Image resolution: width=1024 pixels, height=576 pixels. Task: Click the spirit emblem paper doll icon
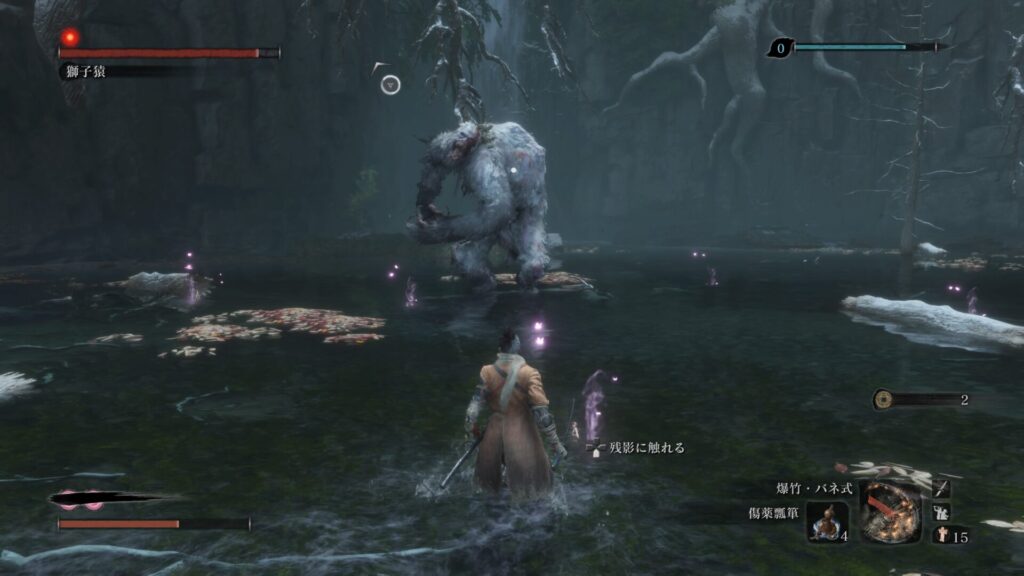pyautogui.click(x=941, y=536)
